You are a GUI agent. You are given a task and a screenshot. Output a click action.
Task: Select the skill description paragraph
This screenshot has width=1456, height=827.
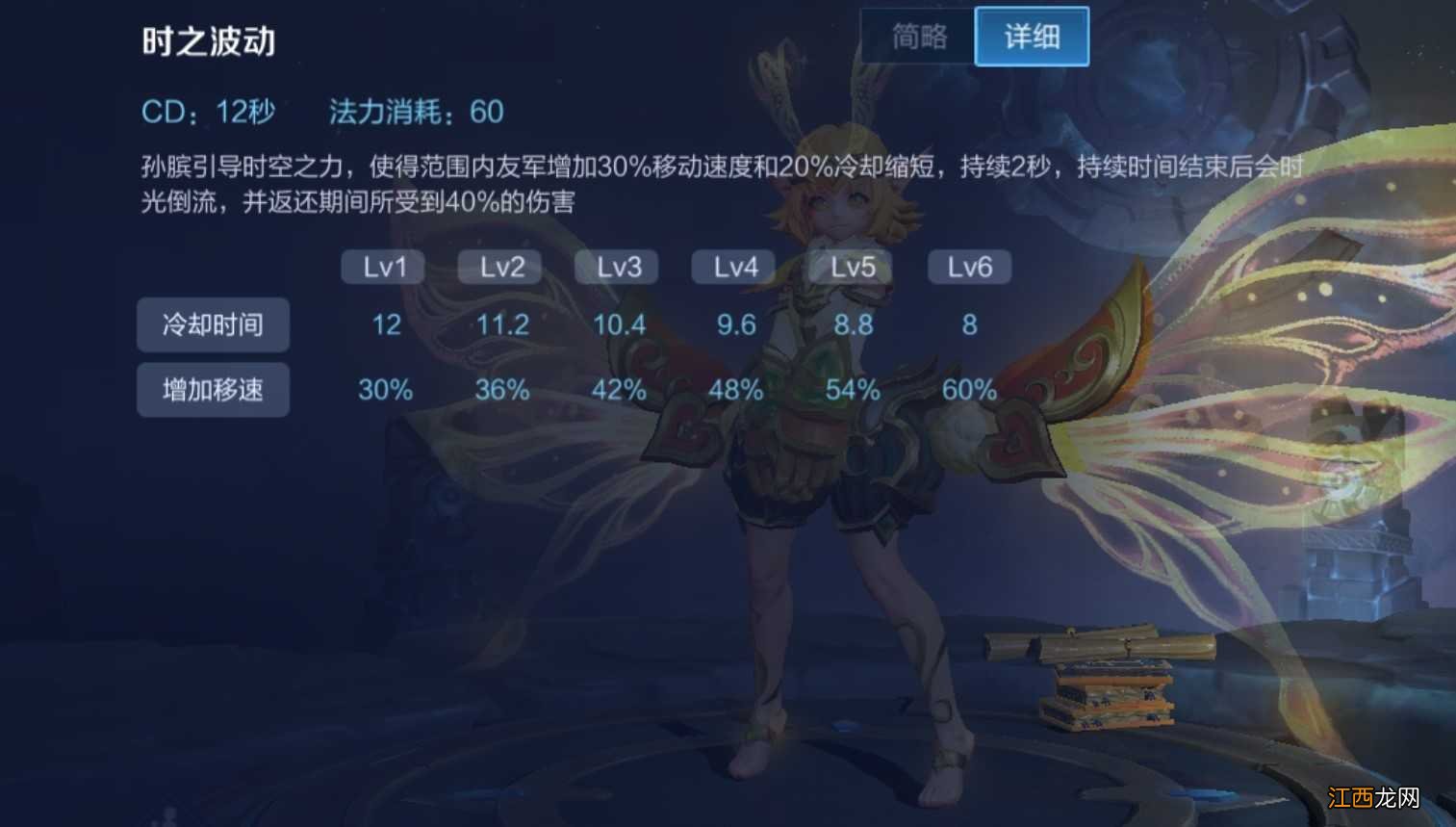[x=674, y=183]
